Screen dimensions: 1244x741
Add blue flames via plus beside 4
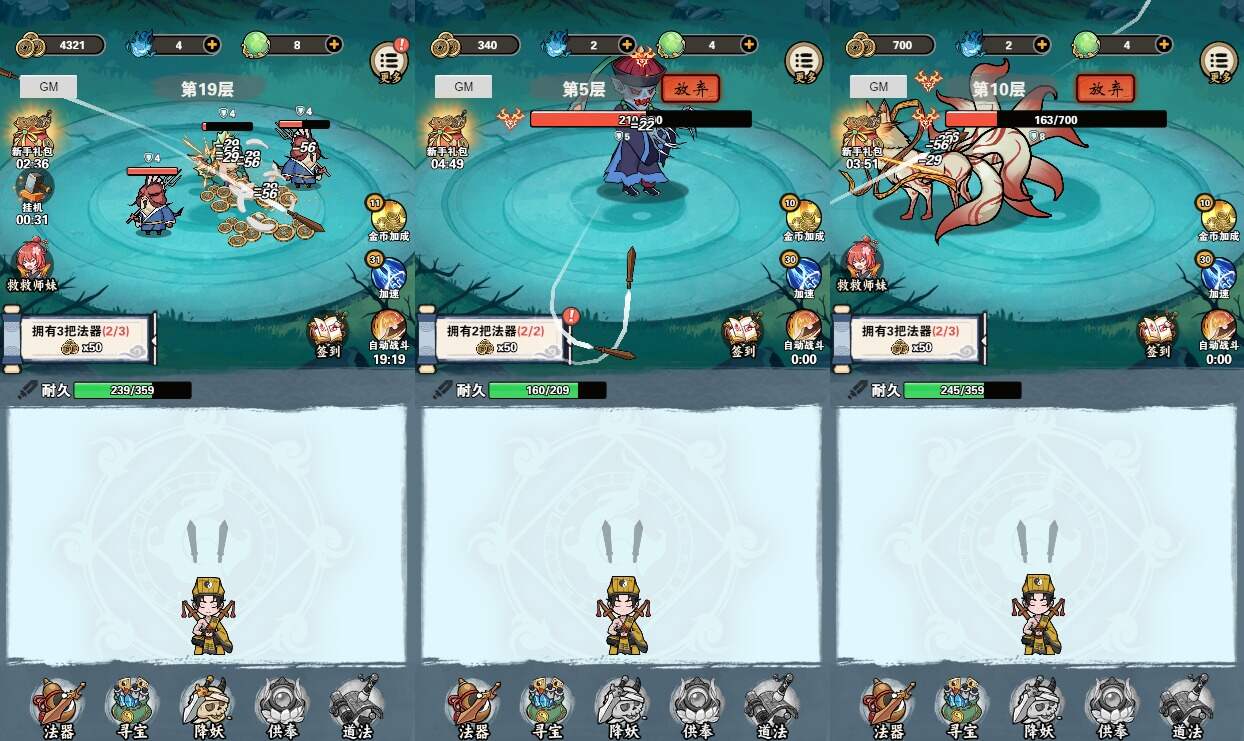[212, 45]
